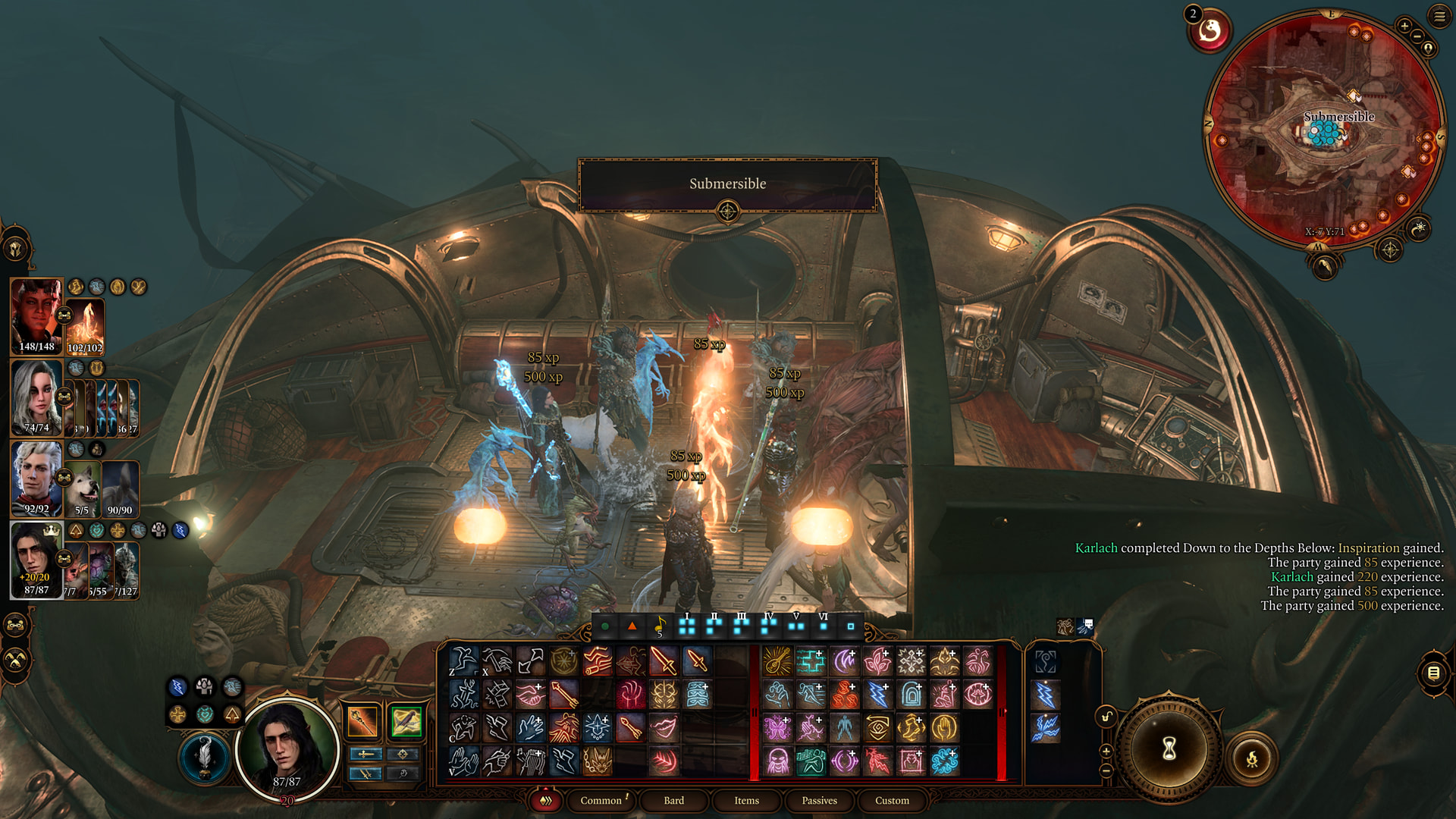The image size is (1456, 819).
Task: Select the Passives hotbar tab
Action: (819, 800)
